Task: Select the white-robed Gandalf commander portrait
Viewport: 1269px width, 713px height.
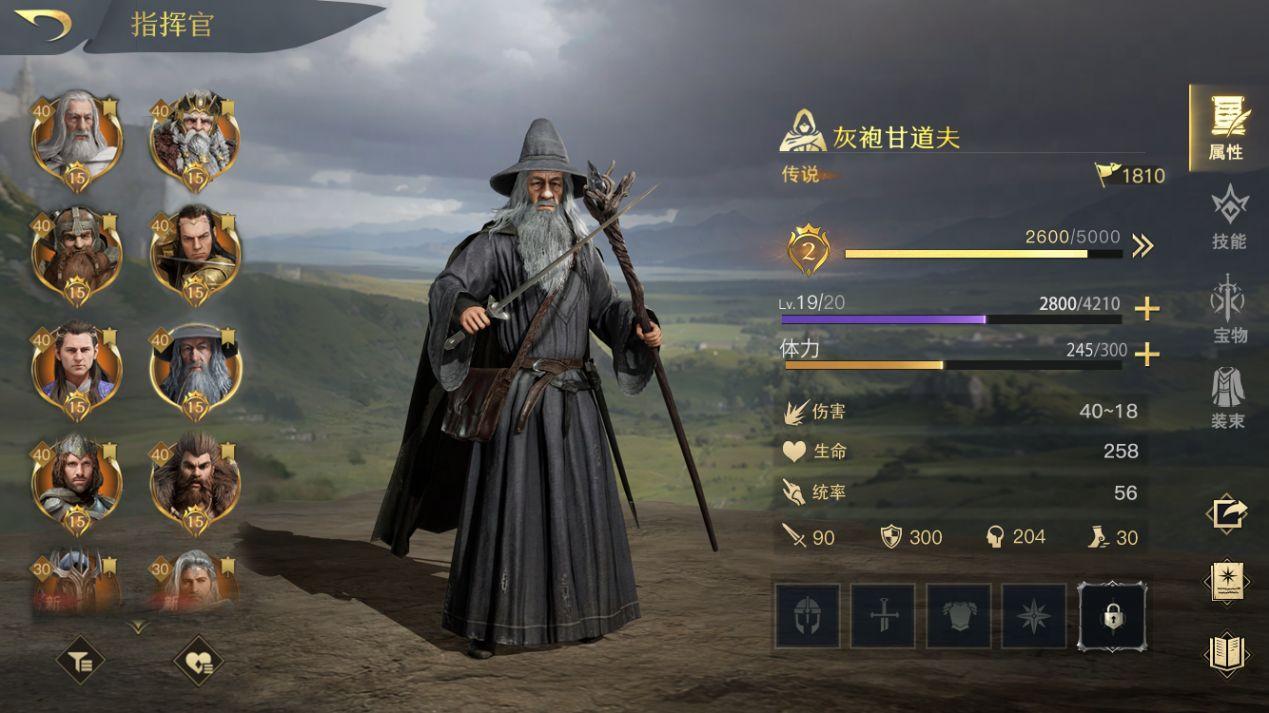Action: click(77, 137)
